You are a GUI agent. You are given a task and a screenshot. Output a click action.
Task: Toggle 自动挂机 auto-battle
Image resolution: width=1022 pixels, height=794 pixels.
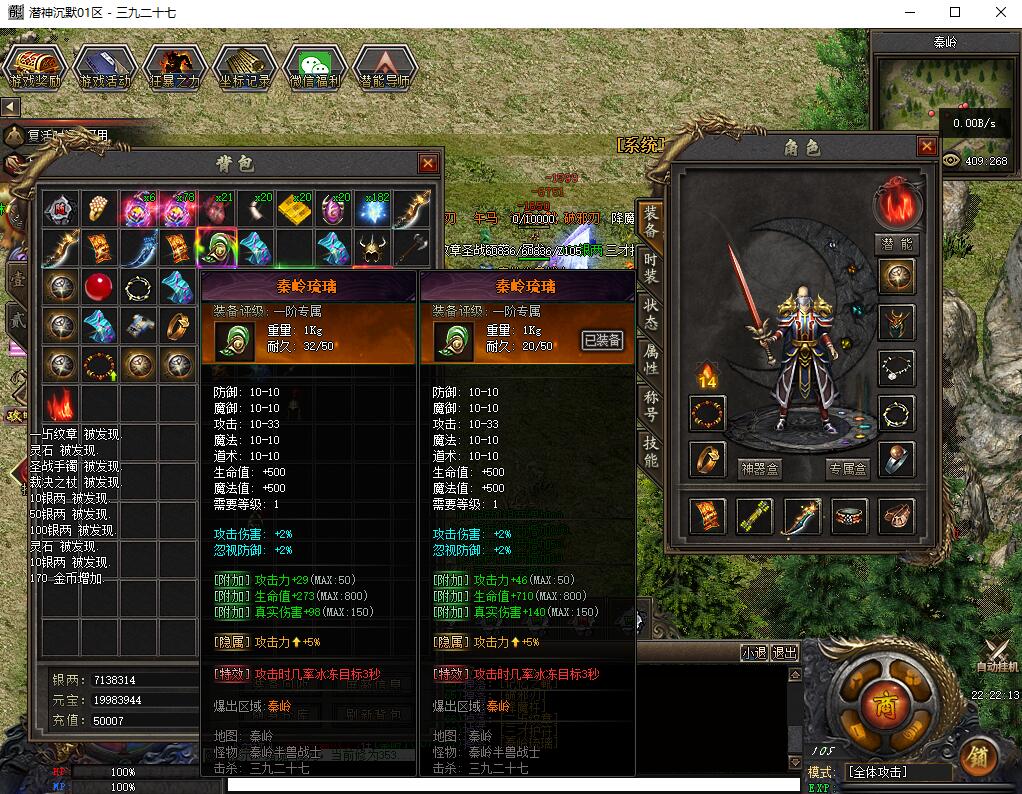coord(996,653)
